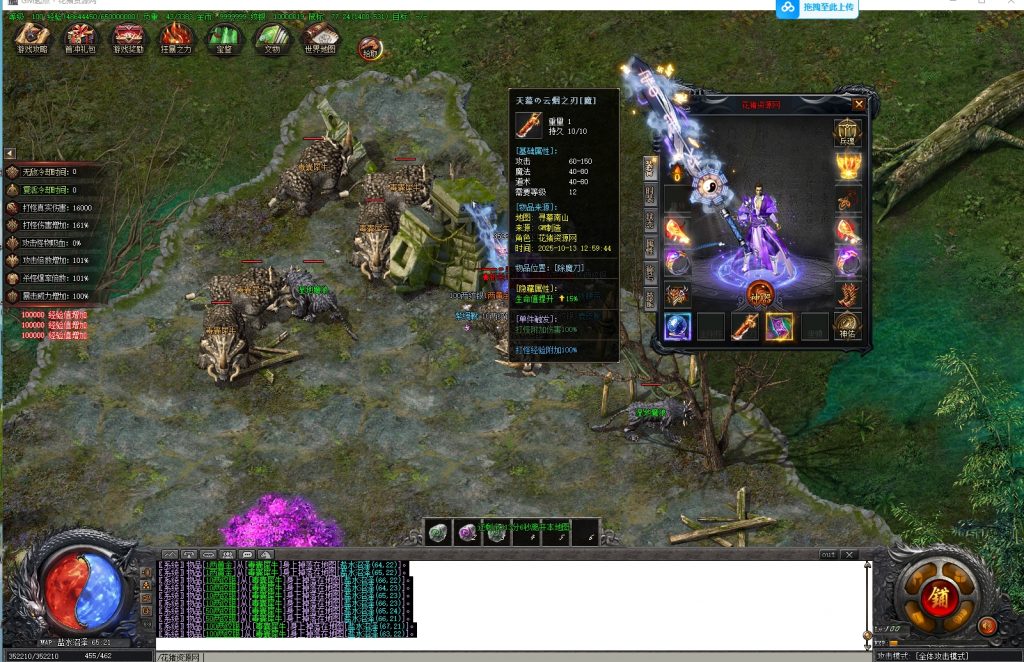Select the red sword slot in bottom row

tap(745, 326)
